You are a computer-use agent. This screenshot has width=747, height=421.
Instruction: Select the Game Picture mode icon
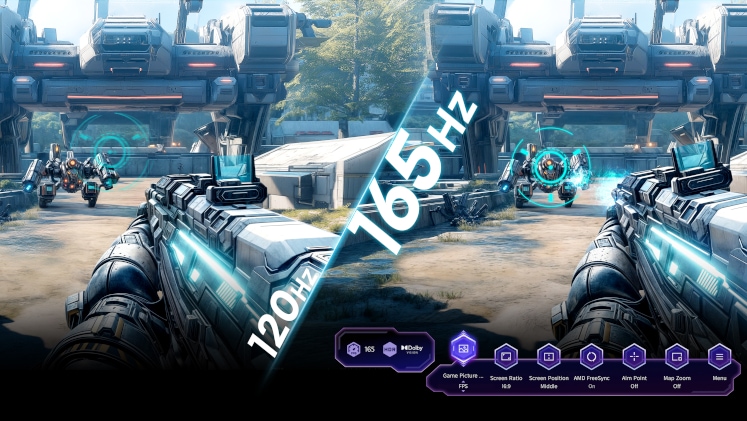(x=463, y=349)
